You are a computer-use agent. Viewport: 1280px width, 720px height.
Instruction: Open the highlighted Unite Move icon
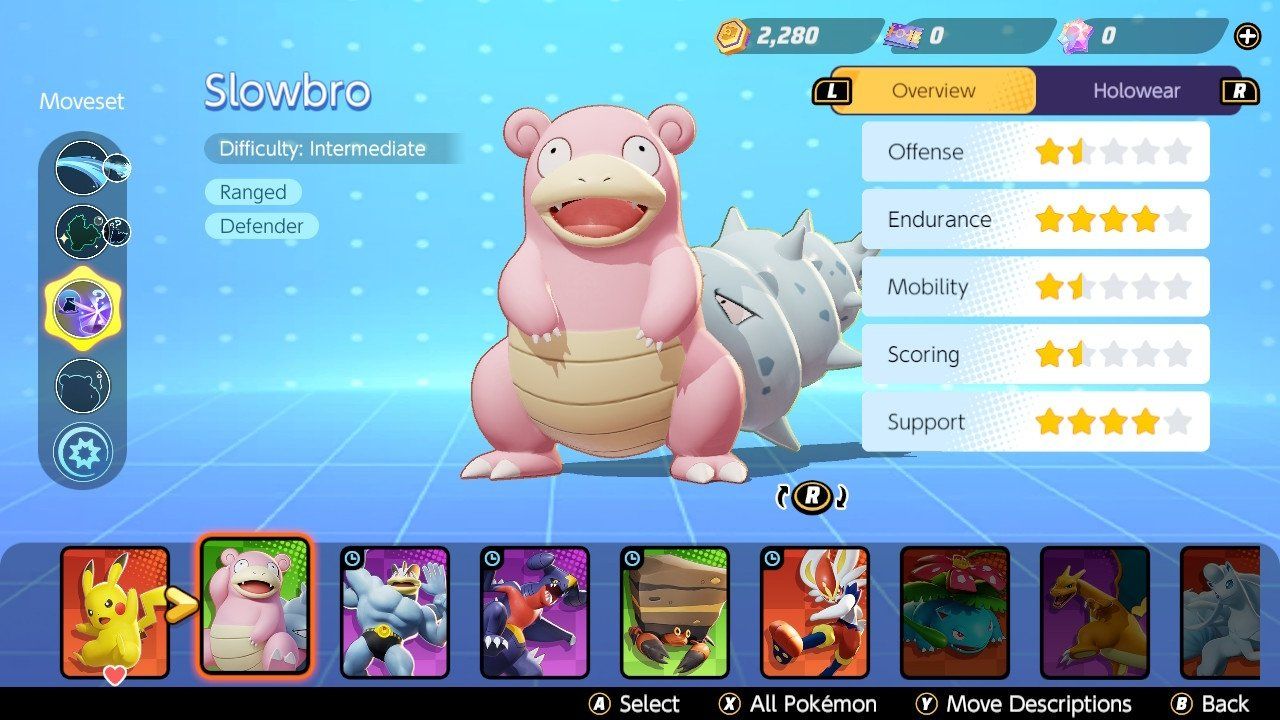click(84, 309)
